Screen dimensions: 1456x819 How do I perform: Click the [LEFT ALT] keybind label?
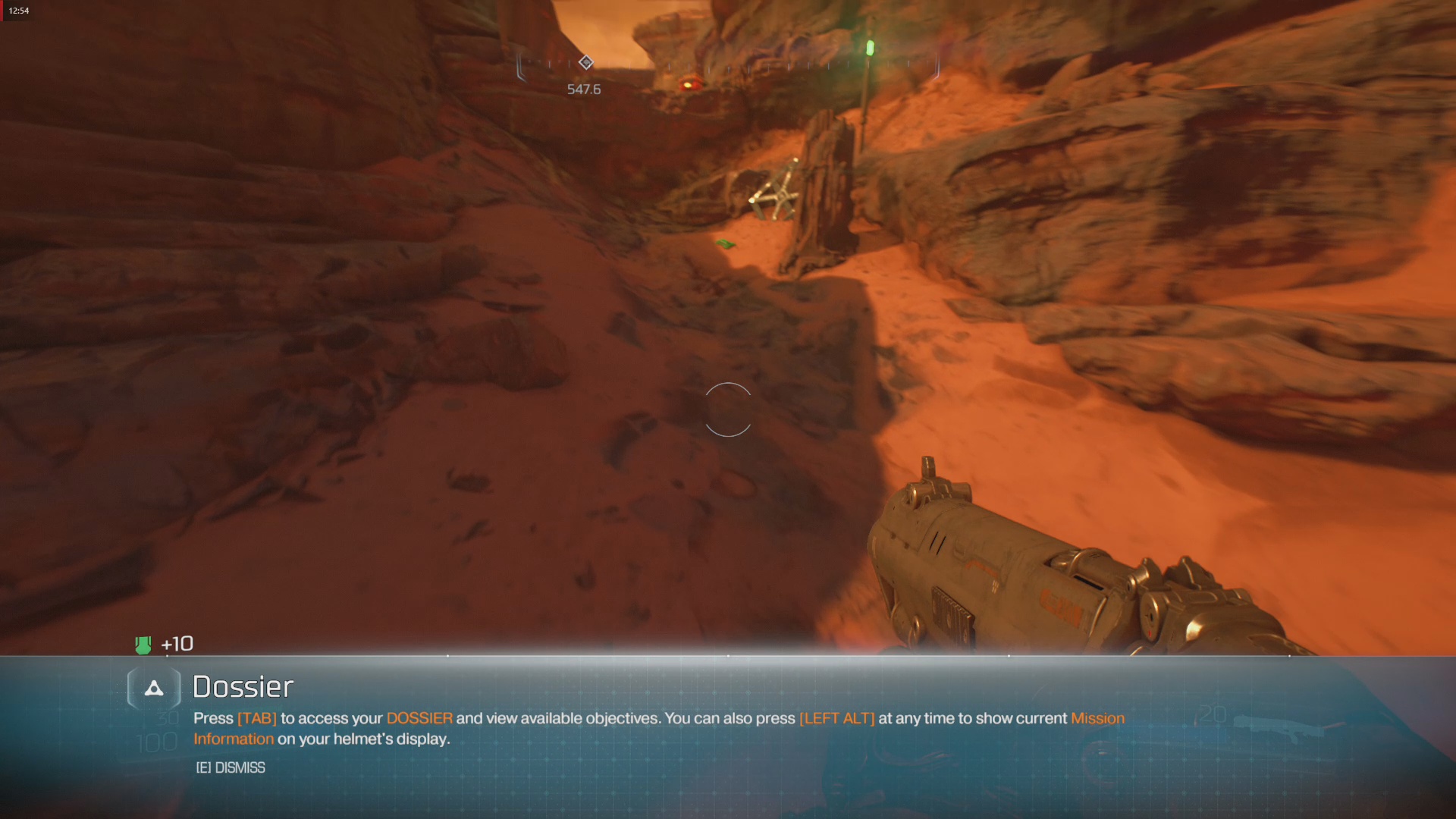(836, 718)
